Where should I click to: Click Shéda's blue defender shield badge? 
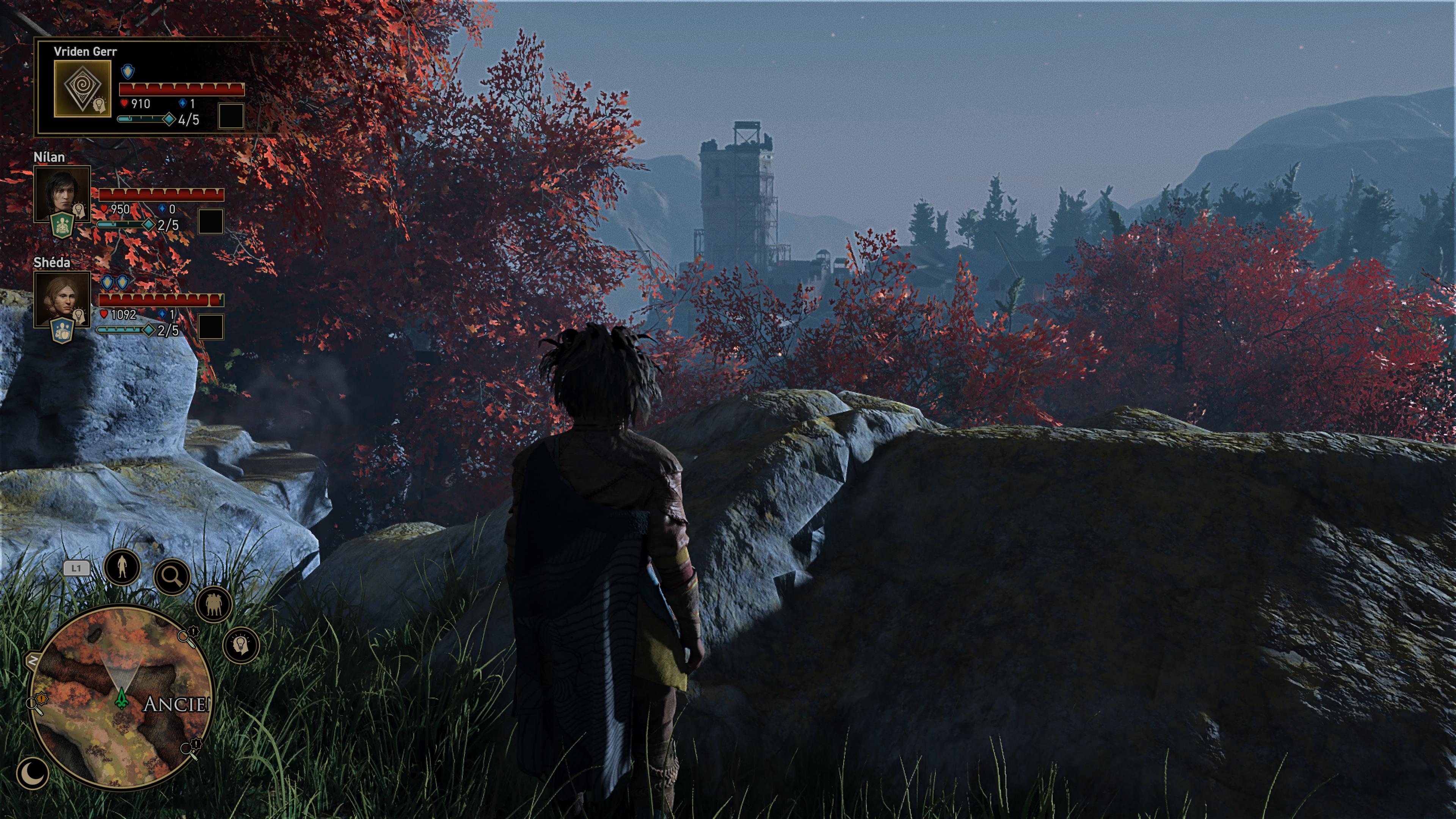tap(61, 331)
